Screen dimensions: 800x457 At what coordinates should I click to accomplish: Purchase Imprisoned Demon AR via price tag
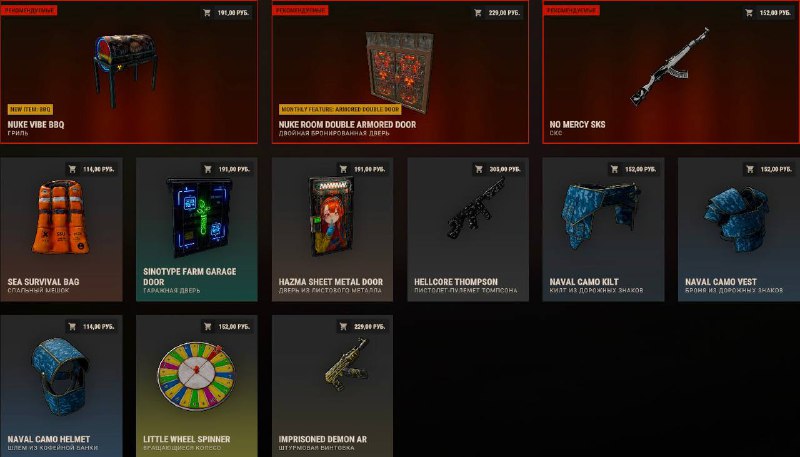click(x=361, y=326)
